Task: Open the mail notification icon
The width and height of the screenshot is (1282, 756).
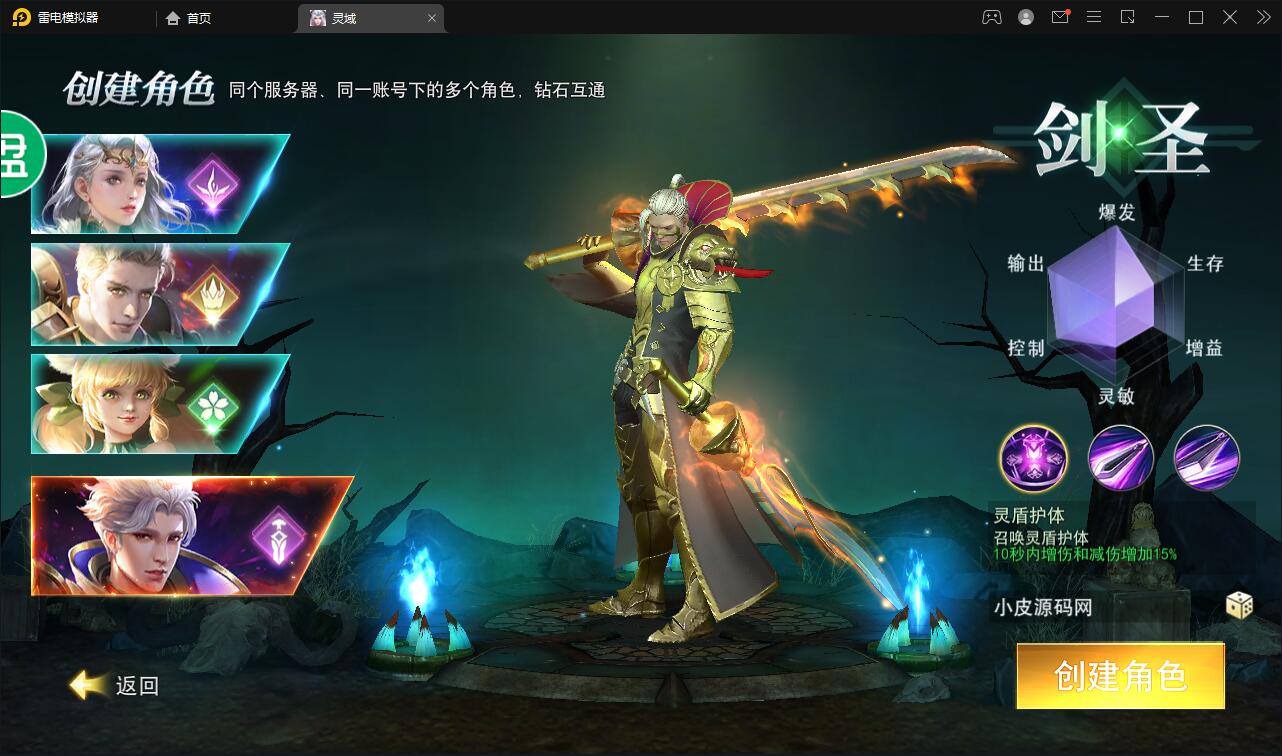Action: [1060, 17]
